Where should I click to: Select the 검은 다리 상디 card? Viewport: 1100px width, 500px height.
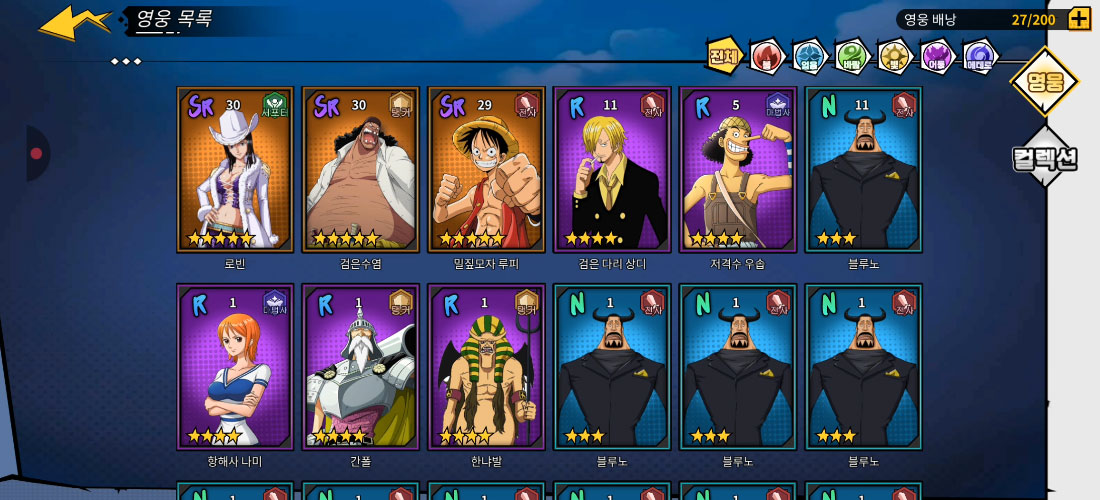[x=612, y=169]
